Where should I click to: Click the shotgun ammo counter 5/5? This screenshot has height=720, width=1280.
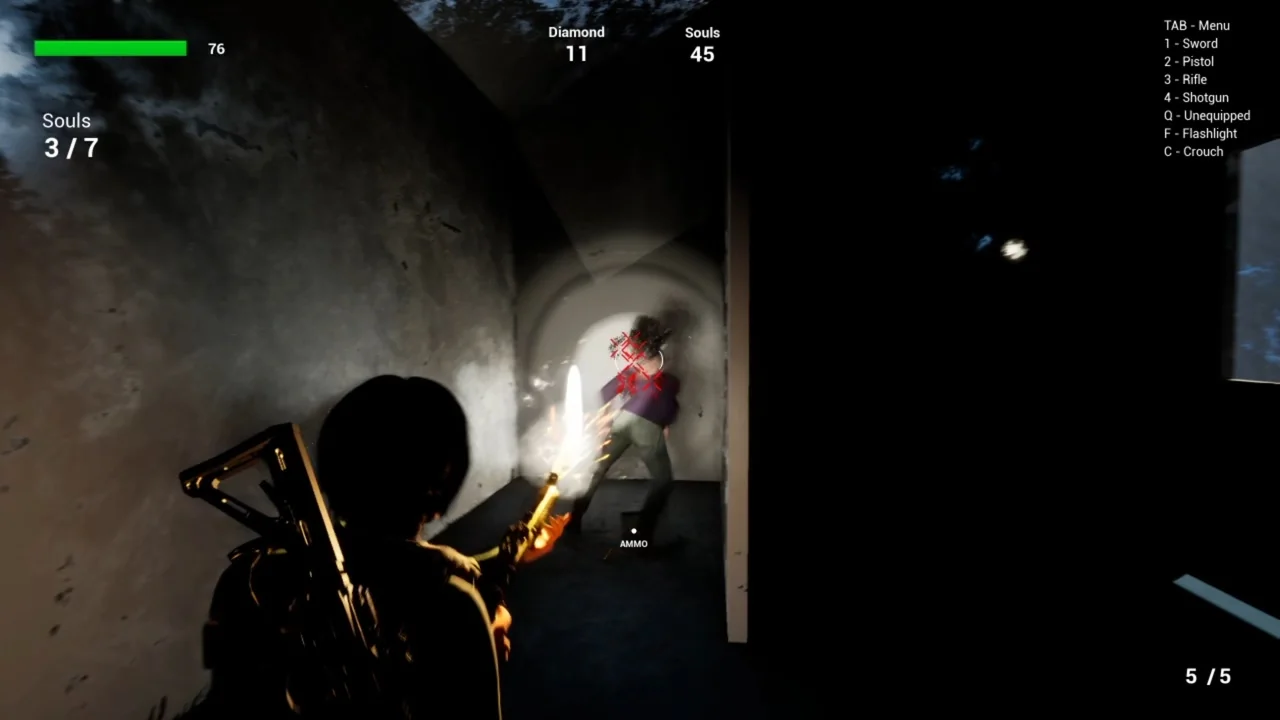click(1207, 676)
